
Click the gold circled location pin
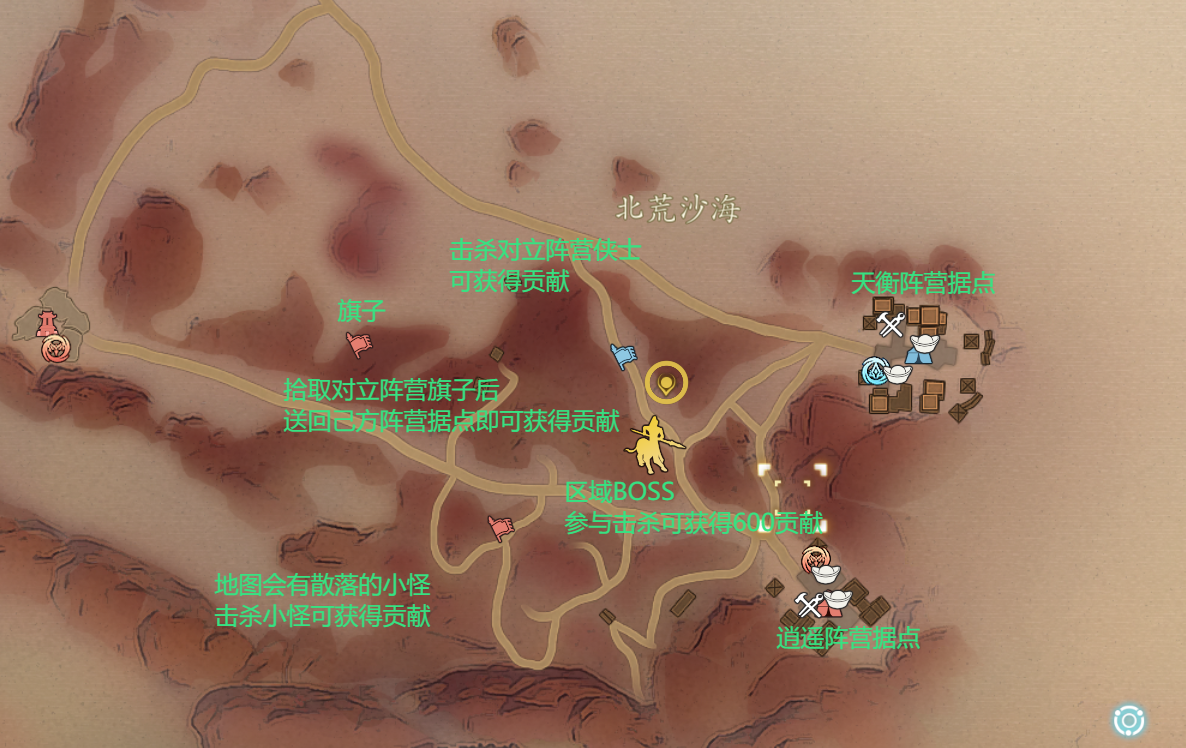point(666,383)
